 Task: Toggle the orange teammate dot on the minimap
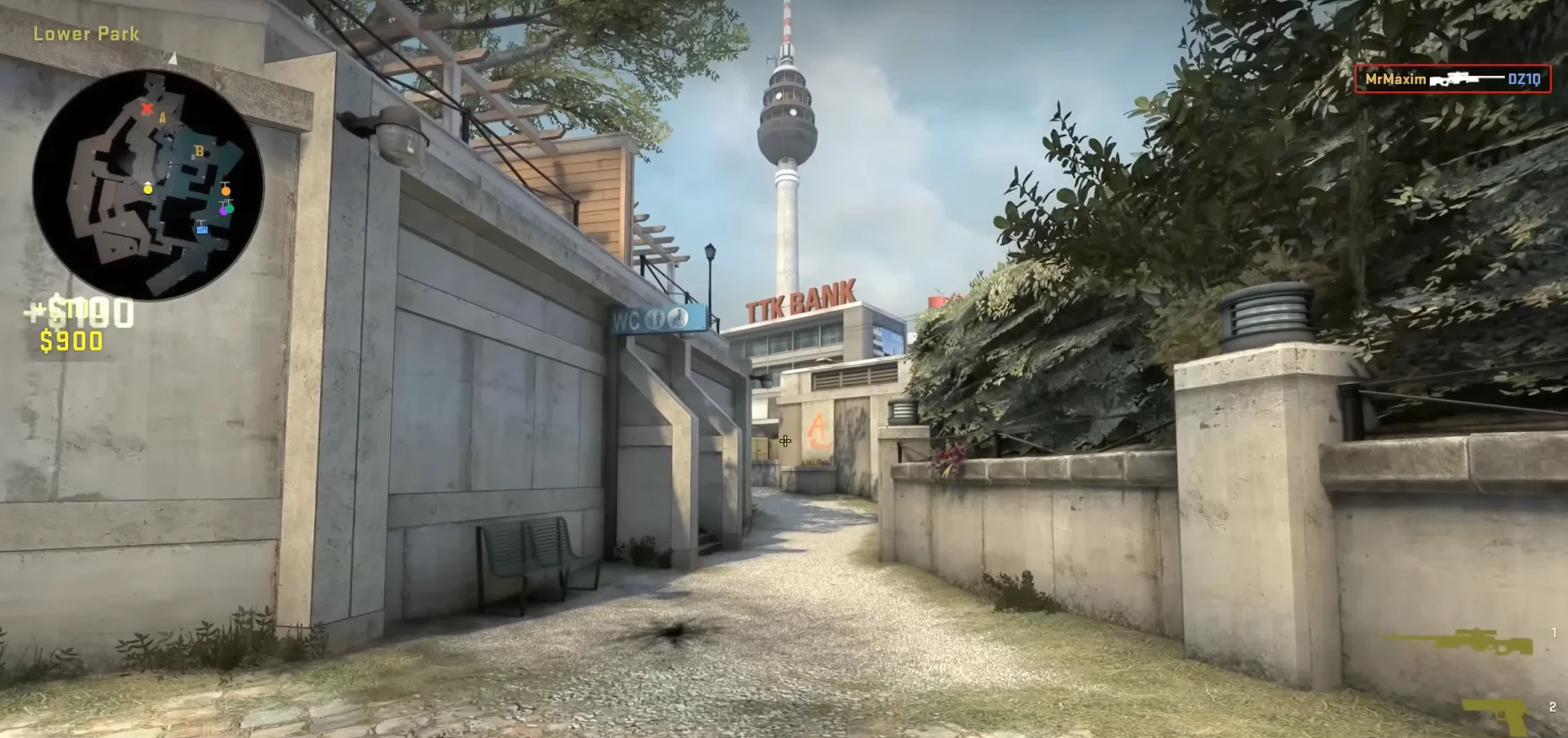(x=226, y=190)
